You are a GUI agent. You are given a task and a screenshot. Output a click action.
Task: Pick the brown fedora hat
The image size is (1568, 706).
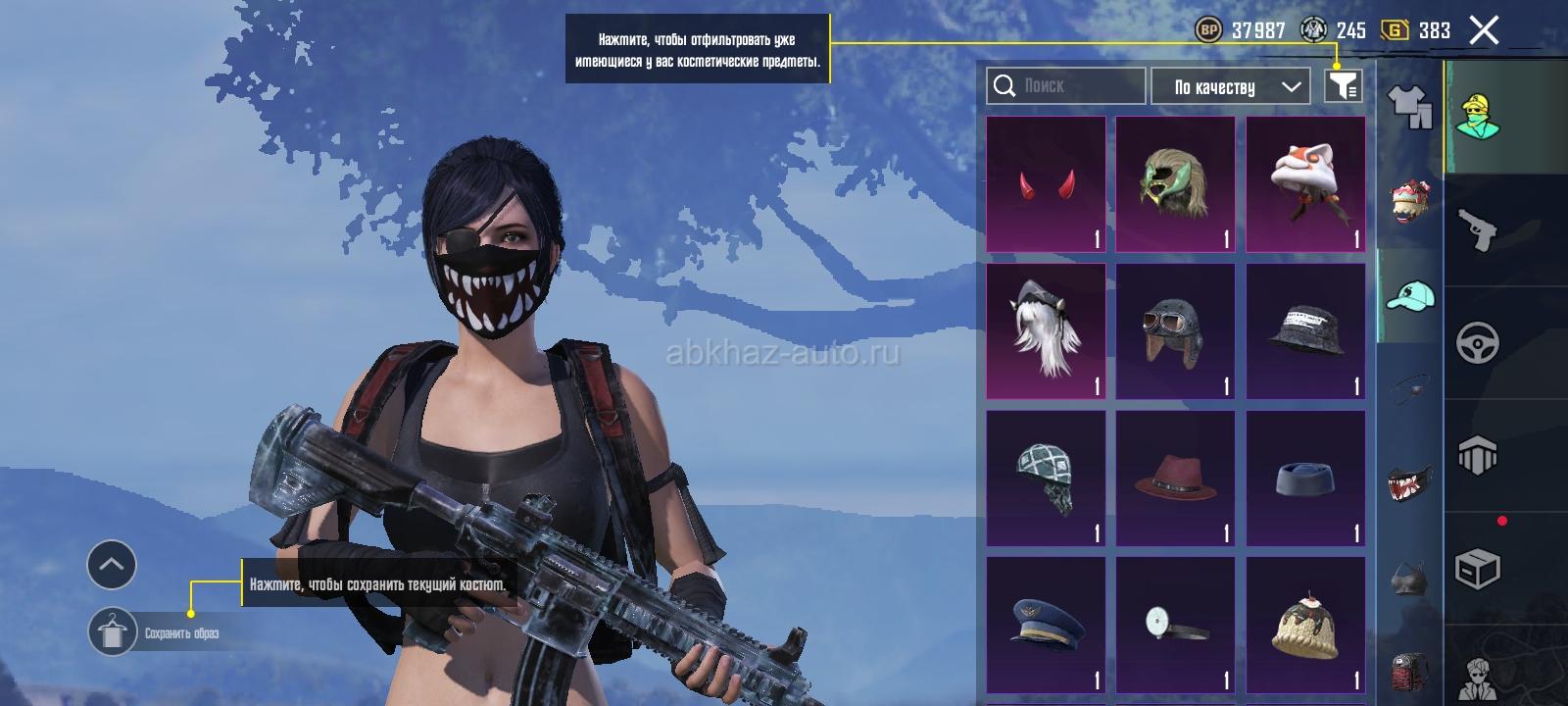(1175, 479)
